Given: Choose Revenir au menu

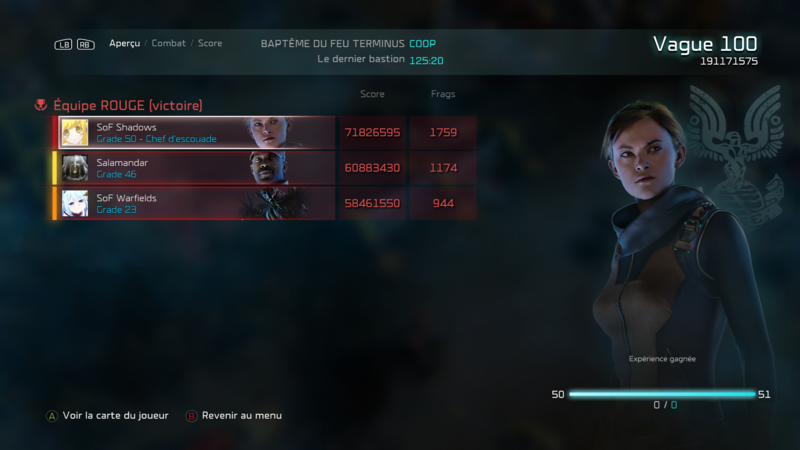Looking at the screenshot, I should tap(241, 415).
